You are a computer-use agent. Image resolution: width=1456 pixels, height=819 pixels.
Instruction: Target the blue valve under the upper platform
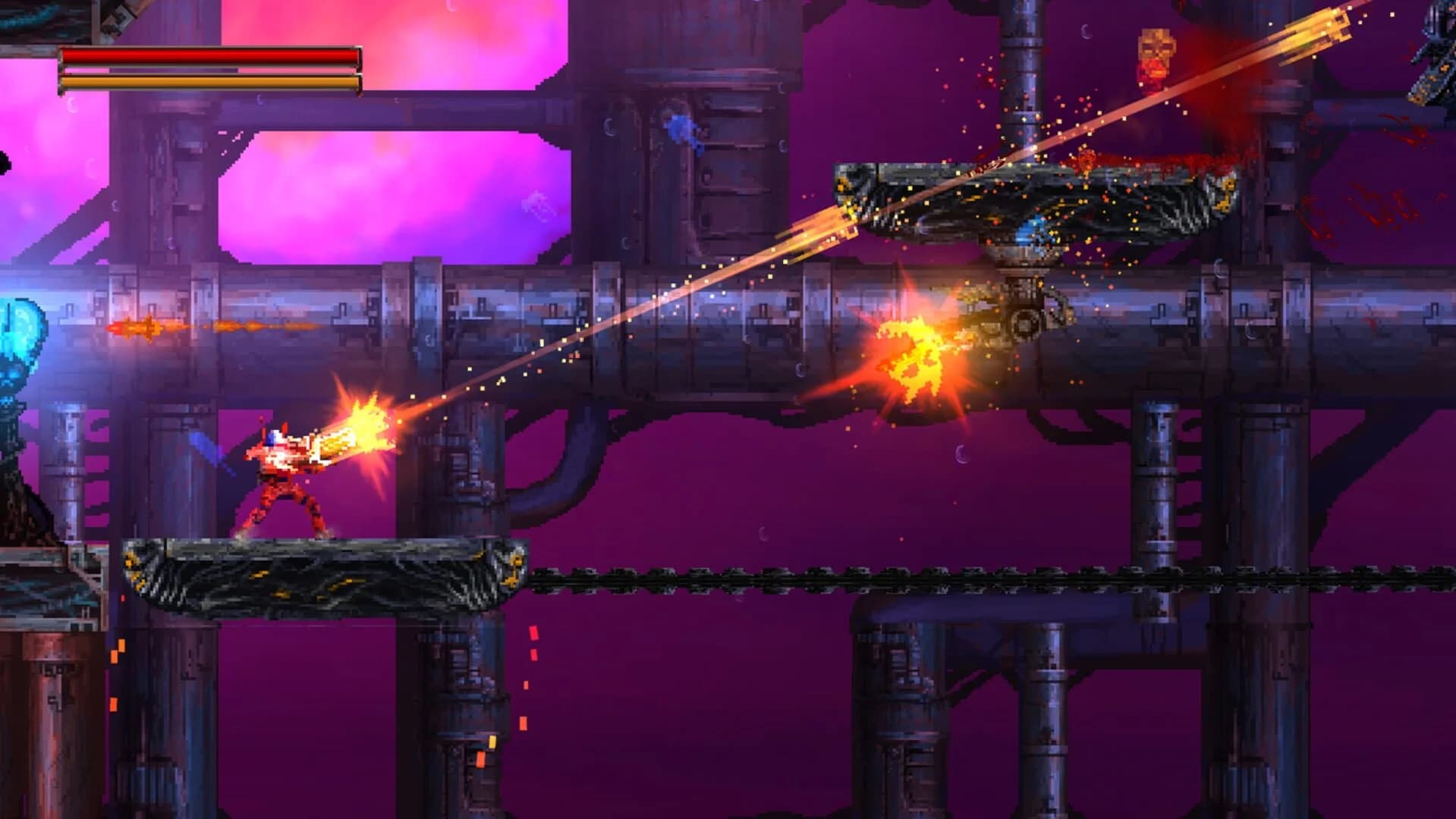[1032, 231]
